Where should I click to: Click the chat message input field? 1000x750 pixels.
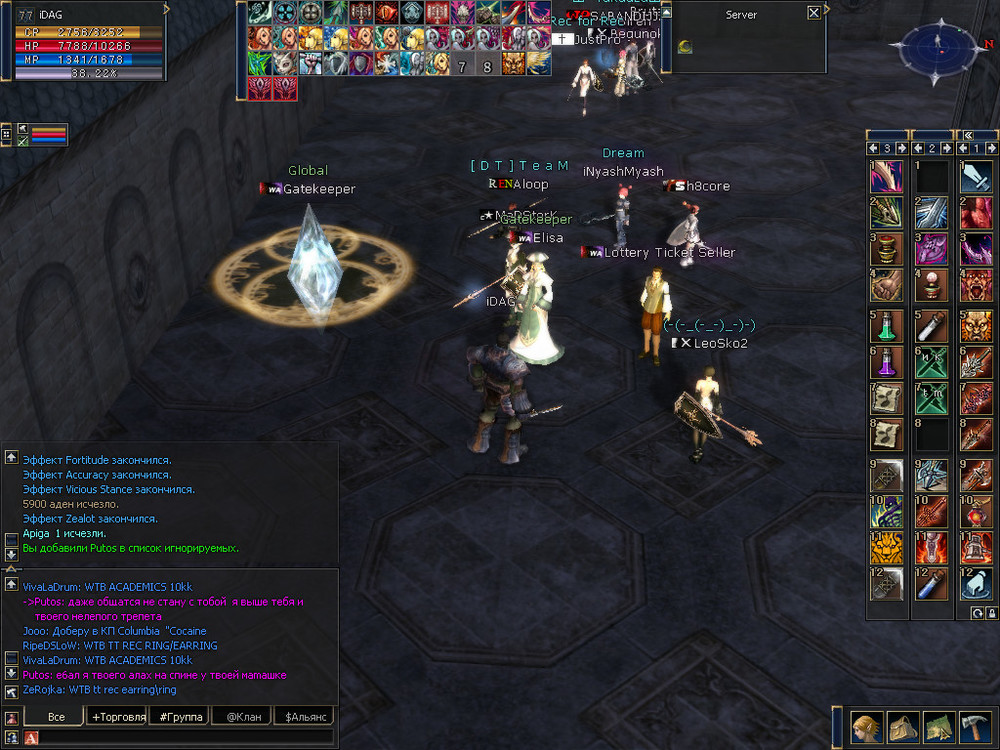coord(185,737)
